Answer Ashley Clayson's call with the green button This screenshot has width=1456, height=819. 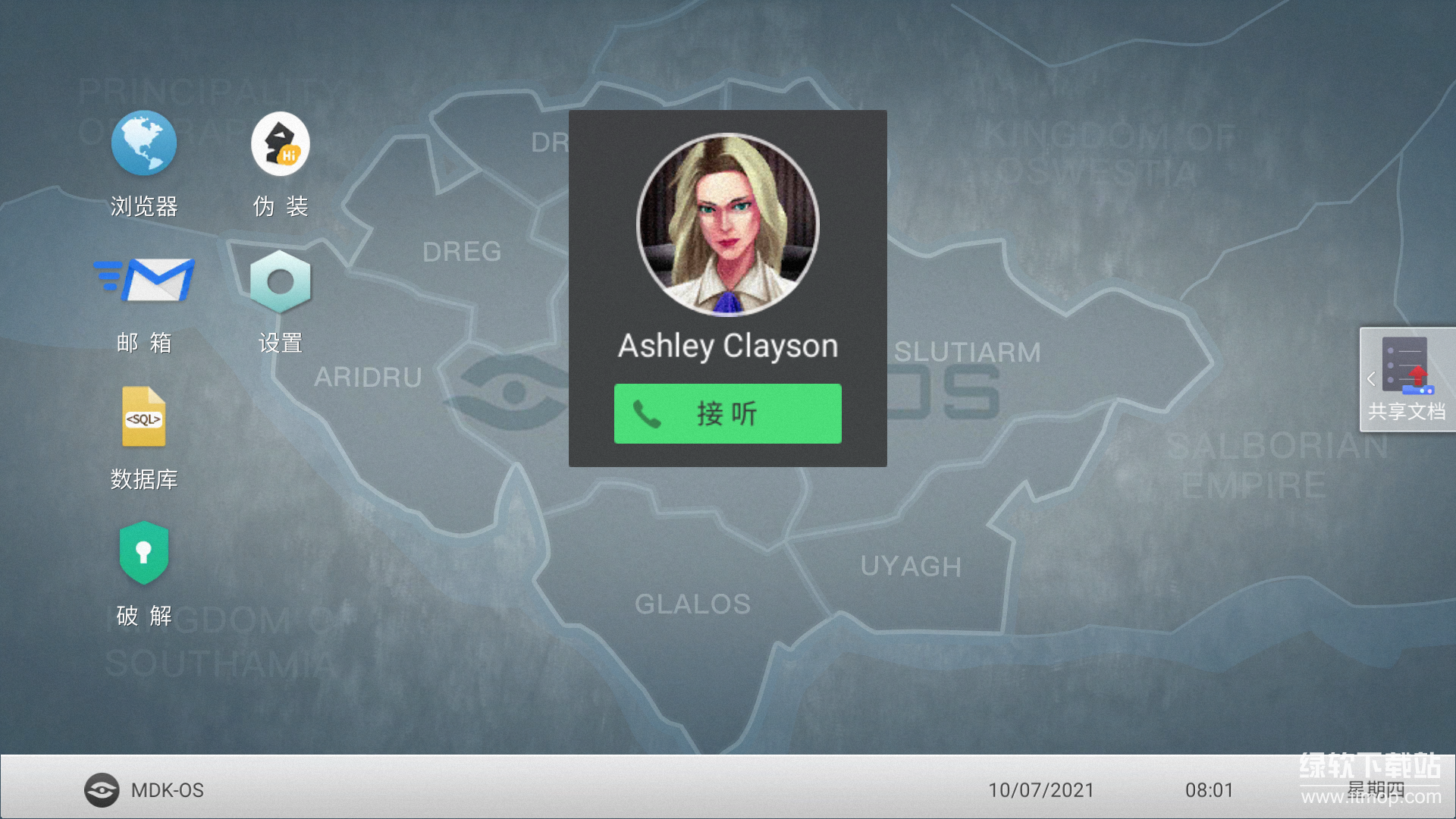[x=727, y=413]
